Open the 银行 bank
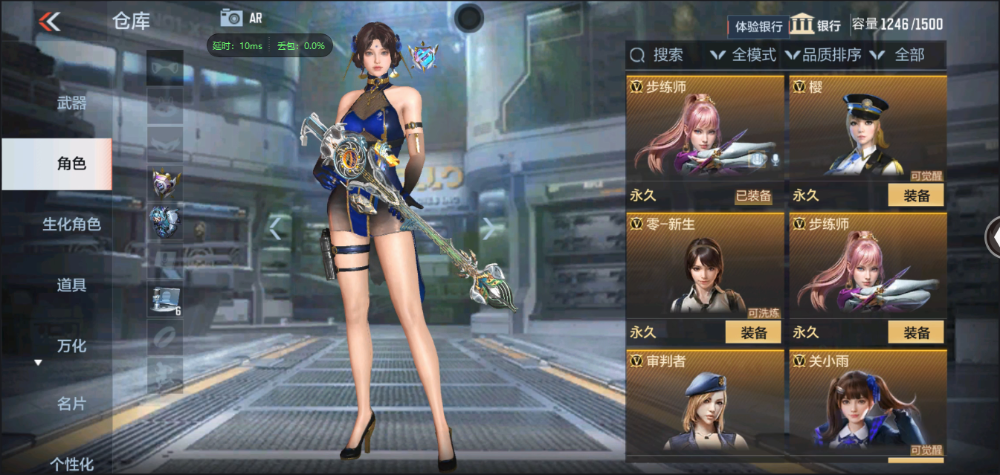1000x475 pixels. point(815,25)
